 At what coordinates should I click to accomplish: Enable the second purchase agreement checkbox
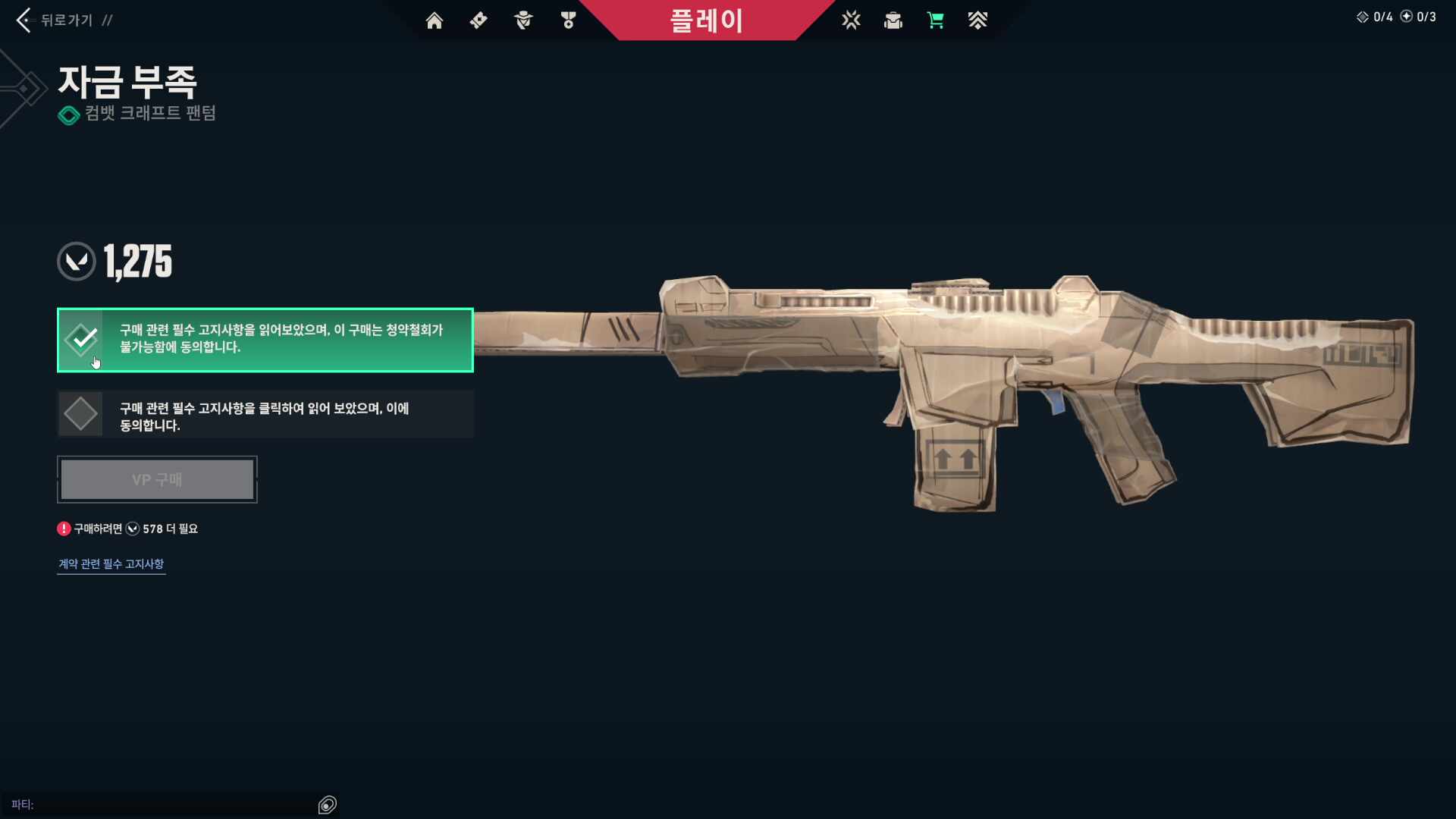click(81, 413)
